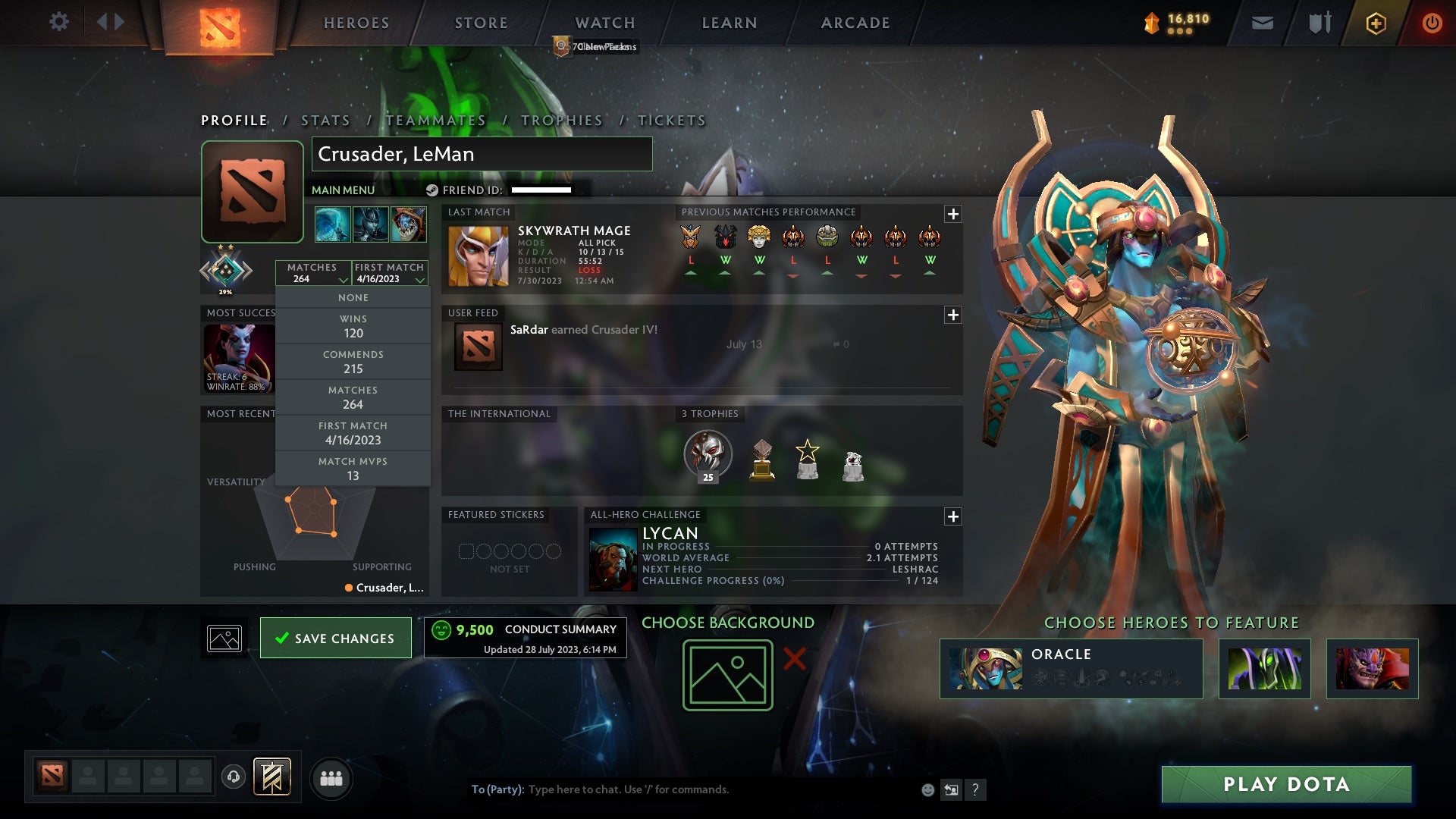This screenshot has width=1456, height=819.
Task: Open the emoticon smiley icon in chat bar
Action: (927, 789)
